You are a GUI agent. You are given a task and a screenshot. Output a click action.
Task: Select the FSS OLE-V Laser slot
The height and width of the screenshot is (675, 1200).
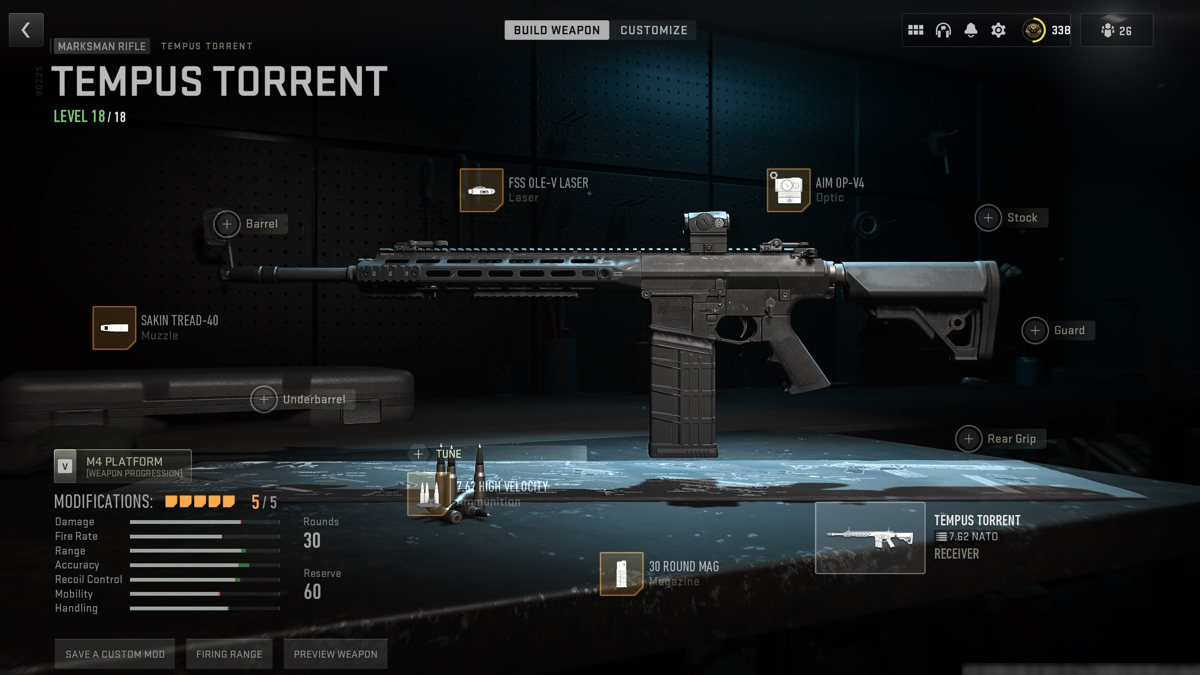coord(481,190)
